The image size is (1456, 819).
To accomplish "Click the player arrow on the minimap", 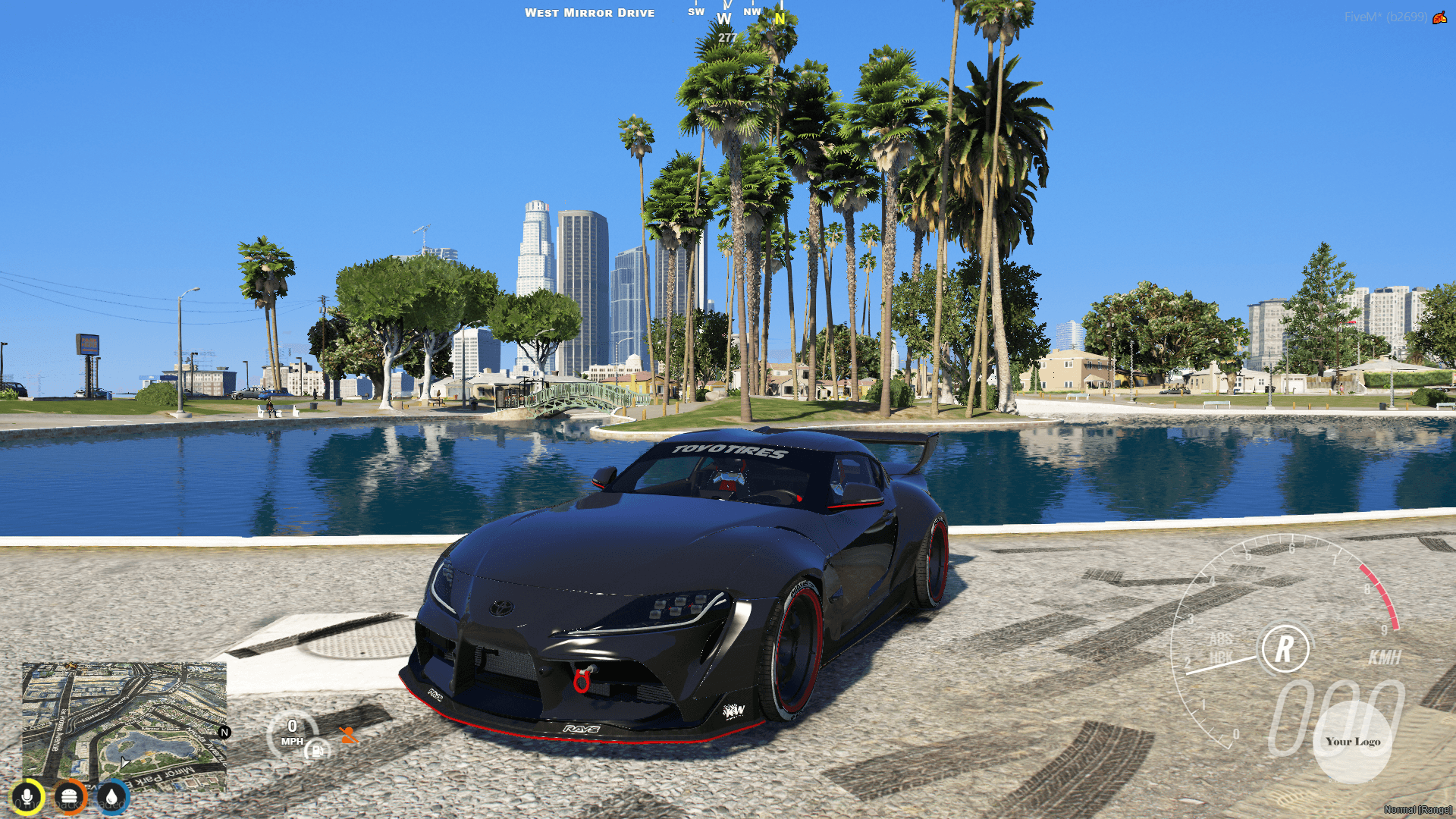I will [124, 762].
